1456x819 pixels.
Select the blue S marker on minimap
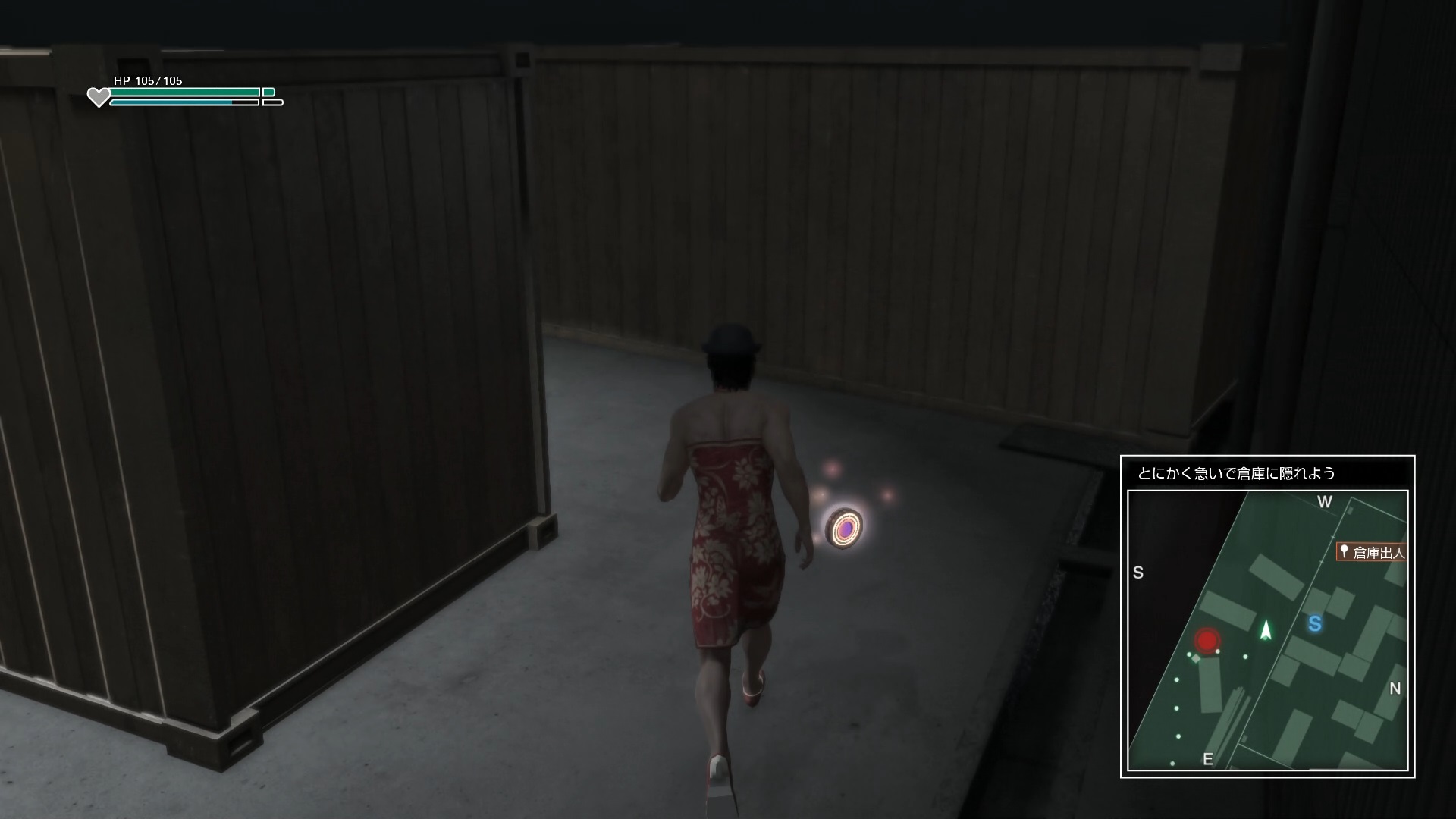(1315, 623)
